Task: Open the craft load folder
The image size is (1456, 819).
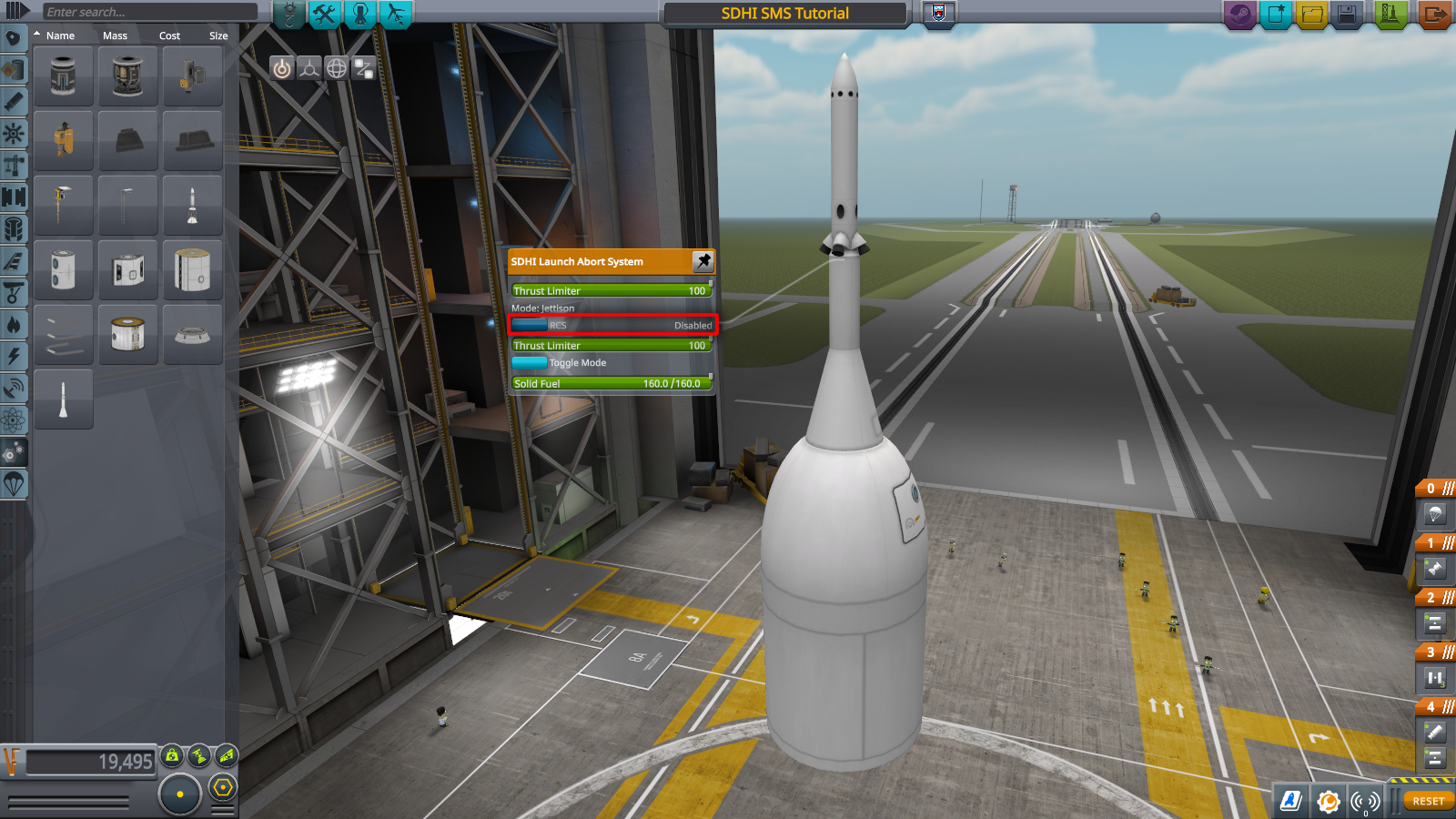Action: [1311, 15]
